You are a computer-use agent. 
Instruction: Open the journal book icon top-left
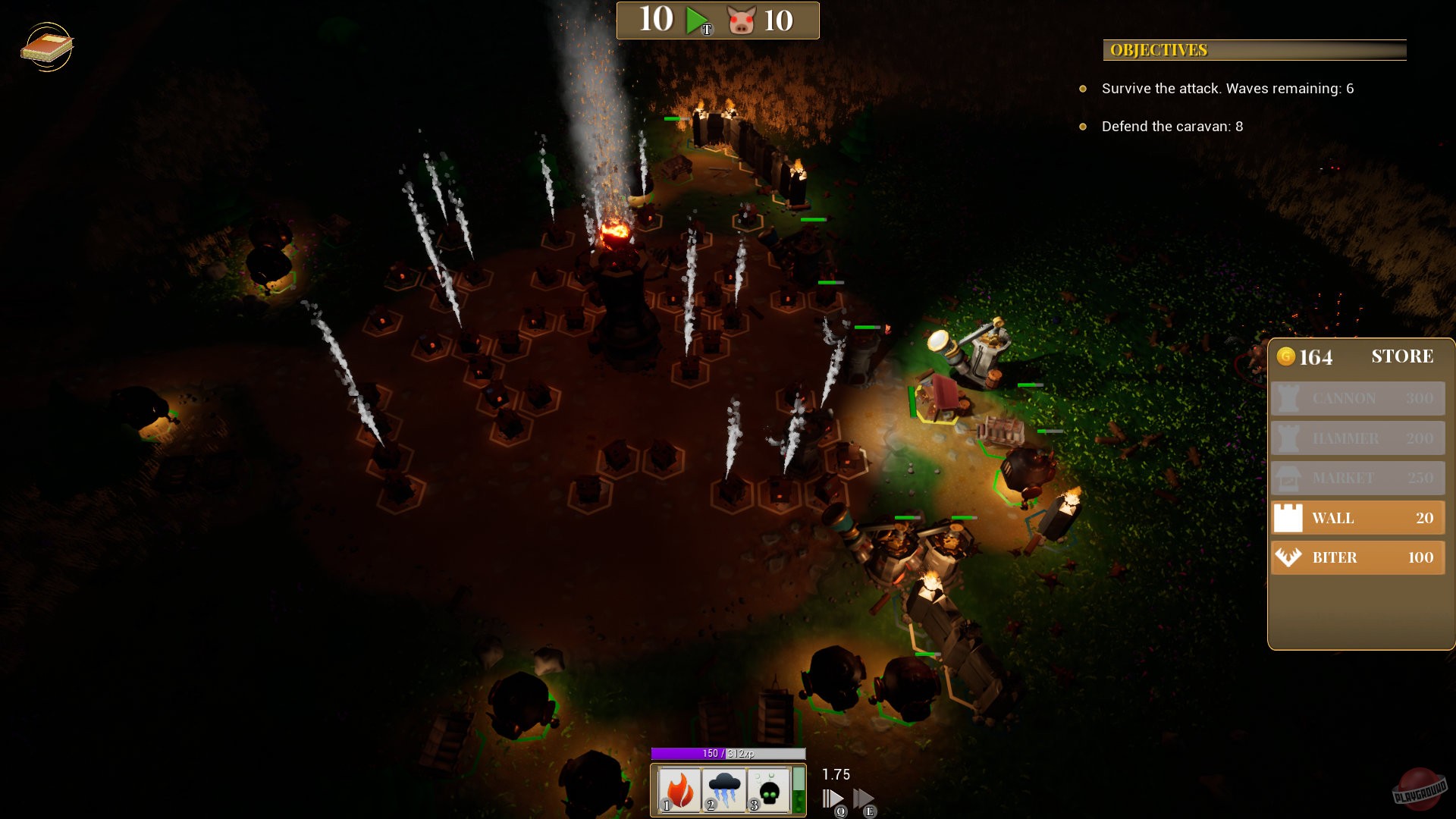49,48
